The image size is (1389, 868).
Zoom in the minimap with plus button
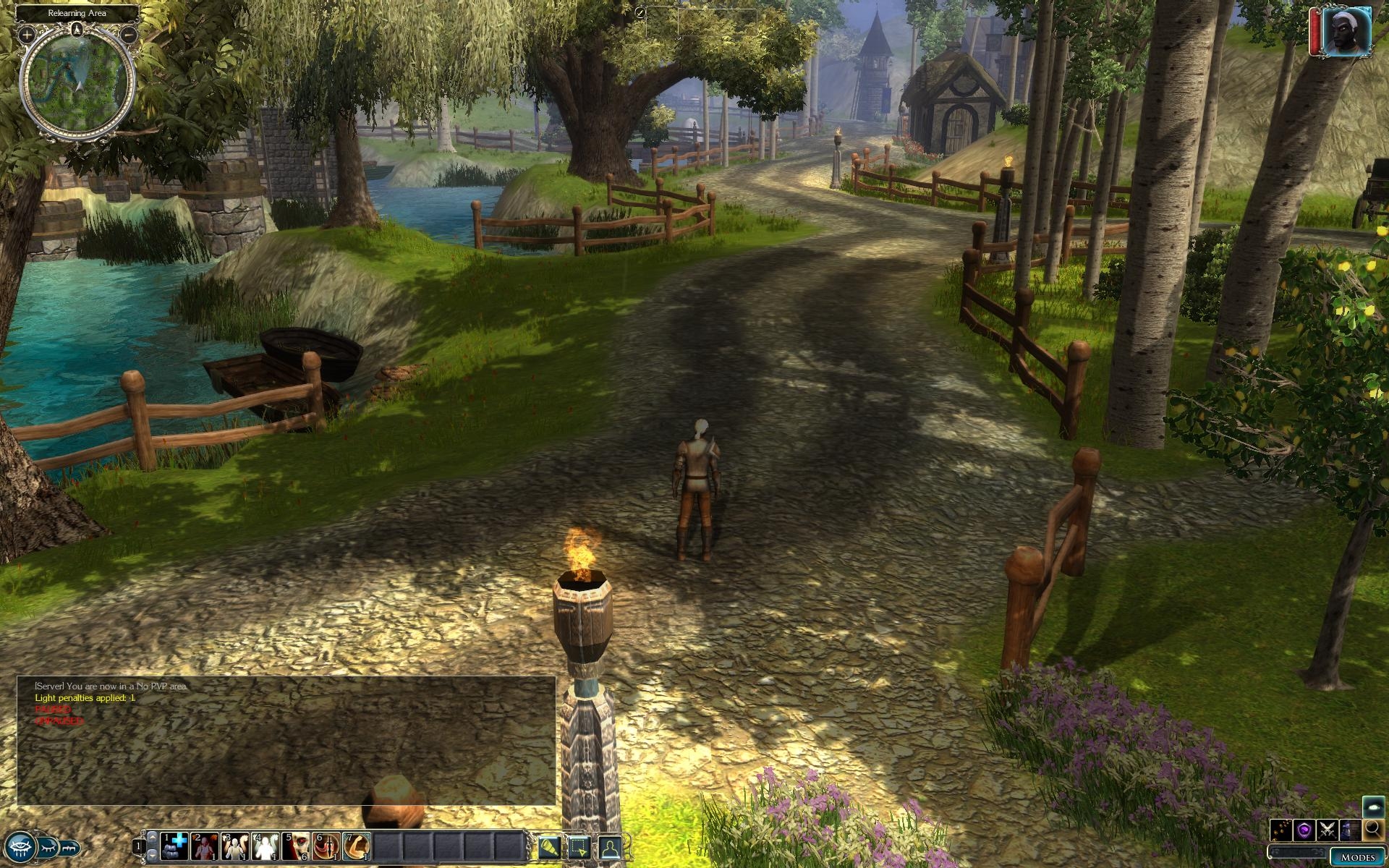coord(27,34)
